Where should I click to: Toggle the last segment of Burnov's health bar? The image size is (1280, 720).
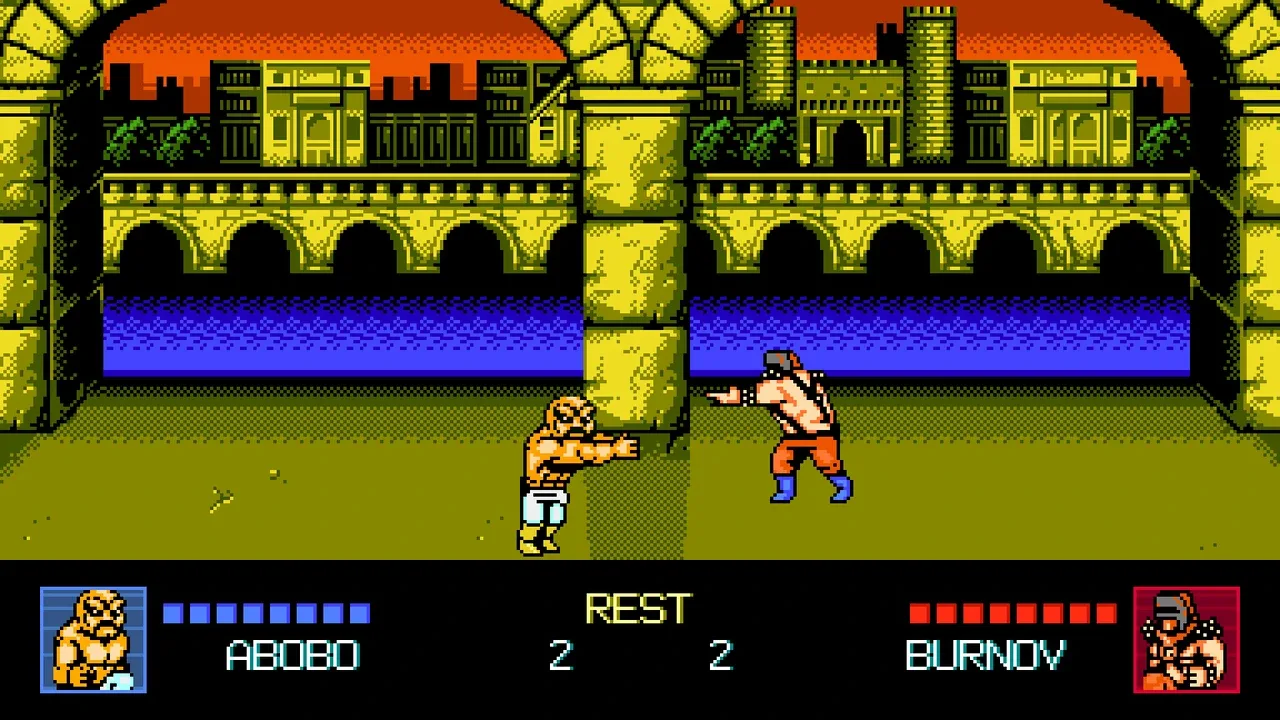[x=1107, y=613]
